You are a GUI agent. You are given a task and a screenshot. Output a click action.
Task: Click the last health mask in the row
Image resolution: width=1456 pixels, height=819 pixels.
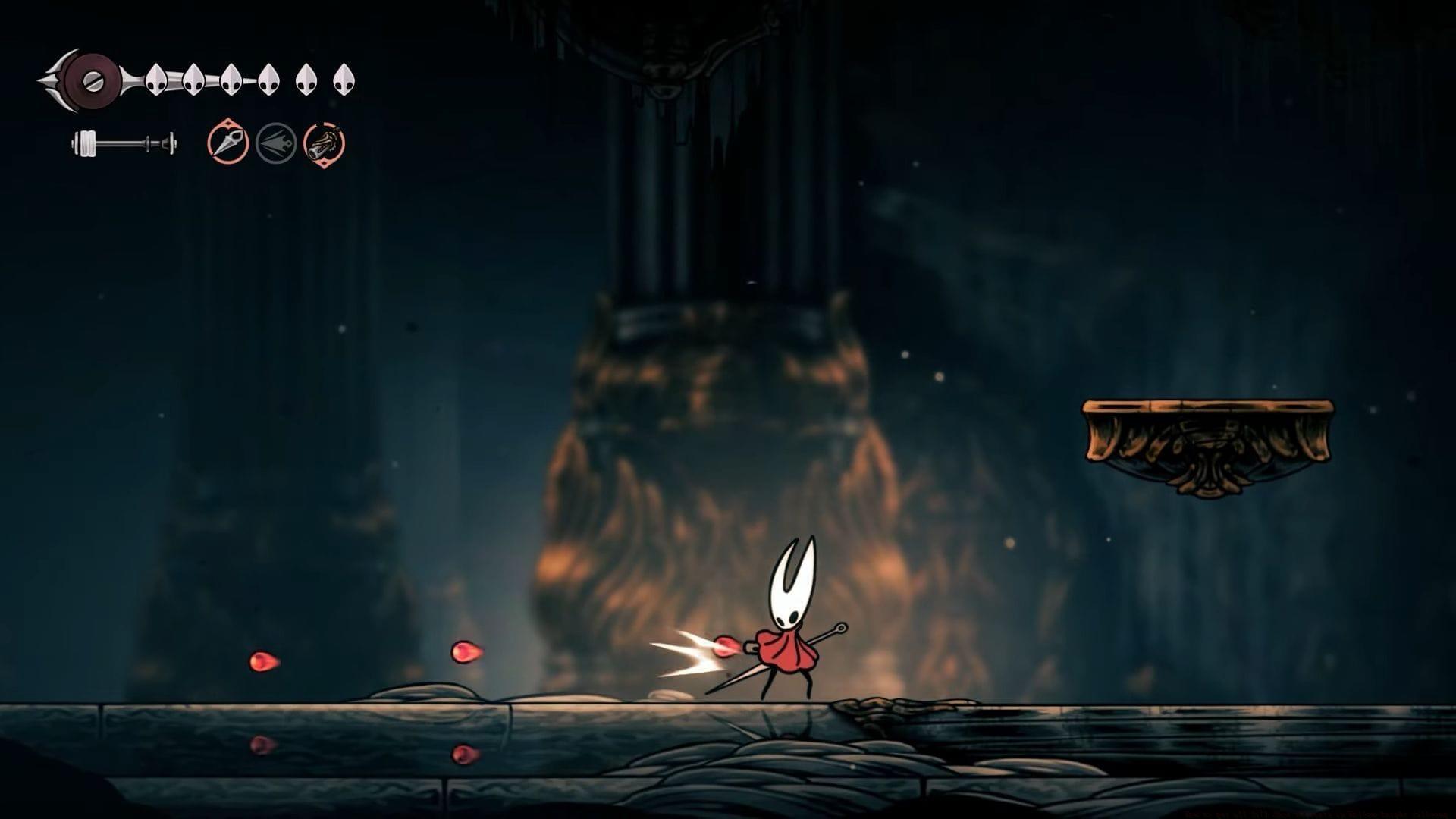point(345,79)
